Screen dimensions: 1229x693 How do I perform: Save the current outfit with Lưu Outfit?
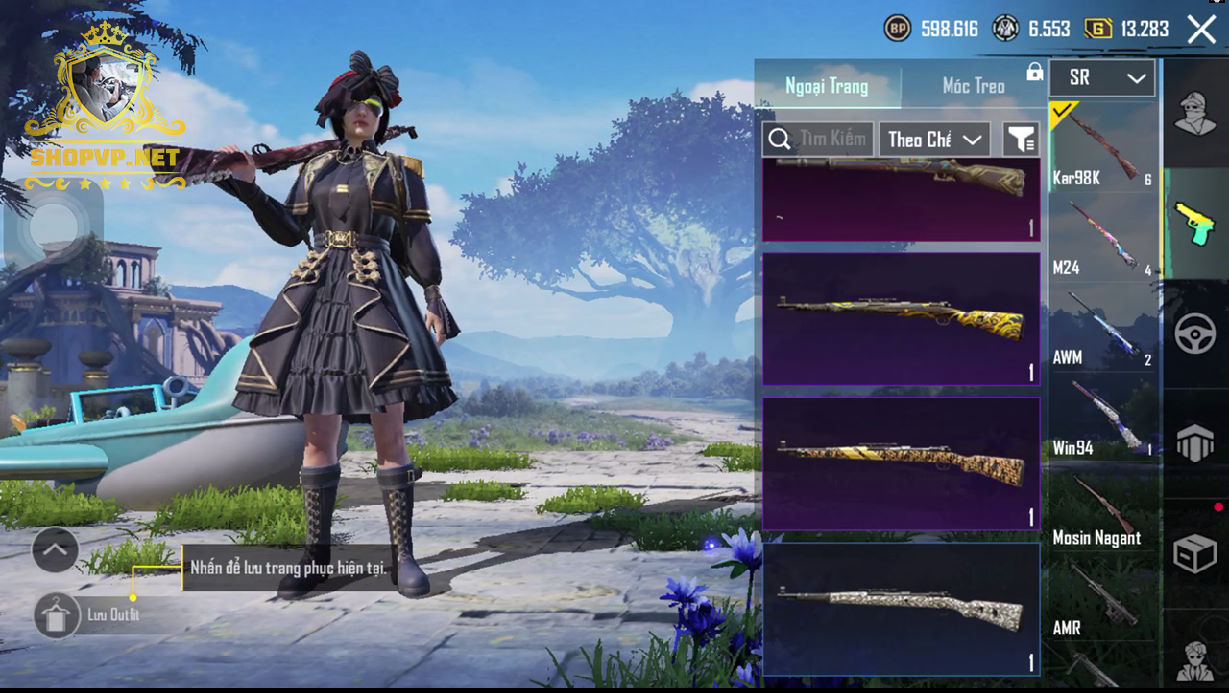pyautogui.click(x=58, y=615)
